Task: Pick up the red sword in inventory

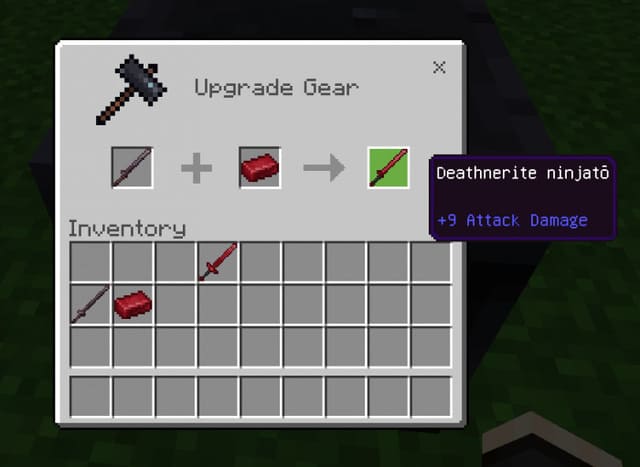Action: coord(218,262)
